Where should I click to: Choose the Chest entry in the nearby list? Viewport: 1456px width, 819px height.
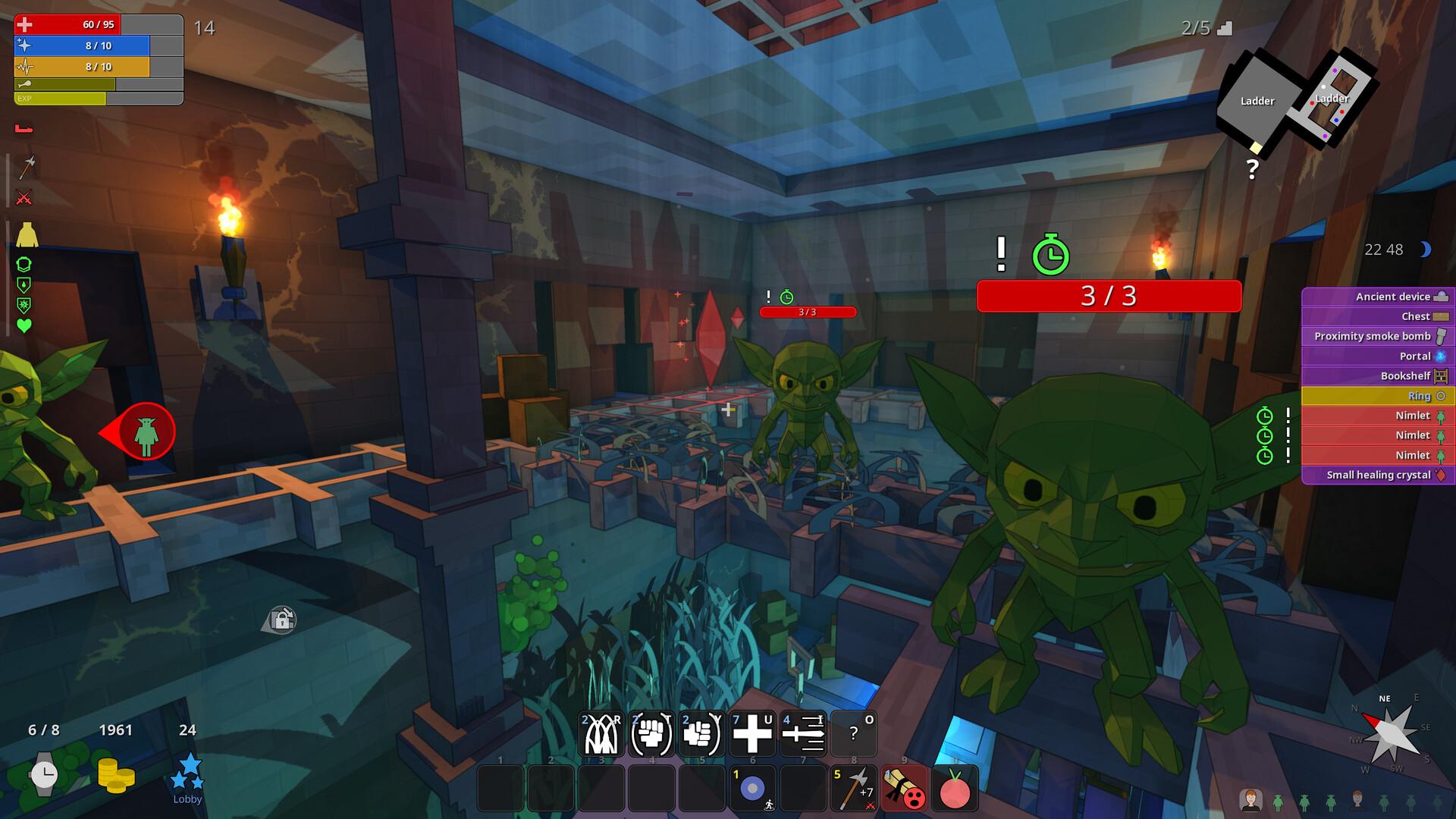(x=1378, y=316)
